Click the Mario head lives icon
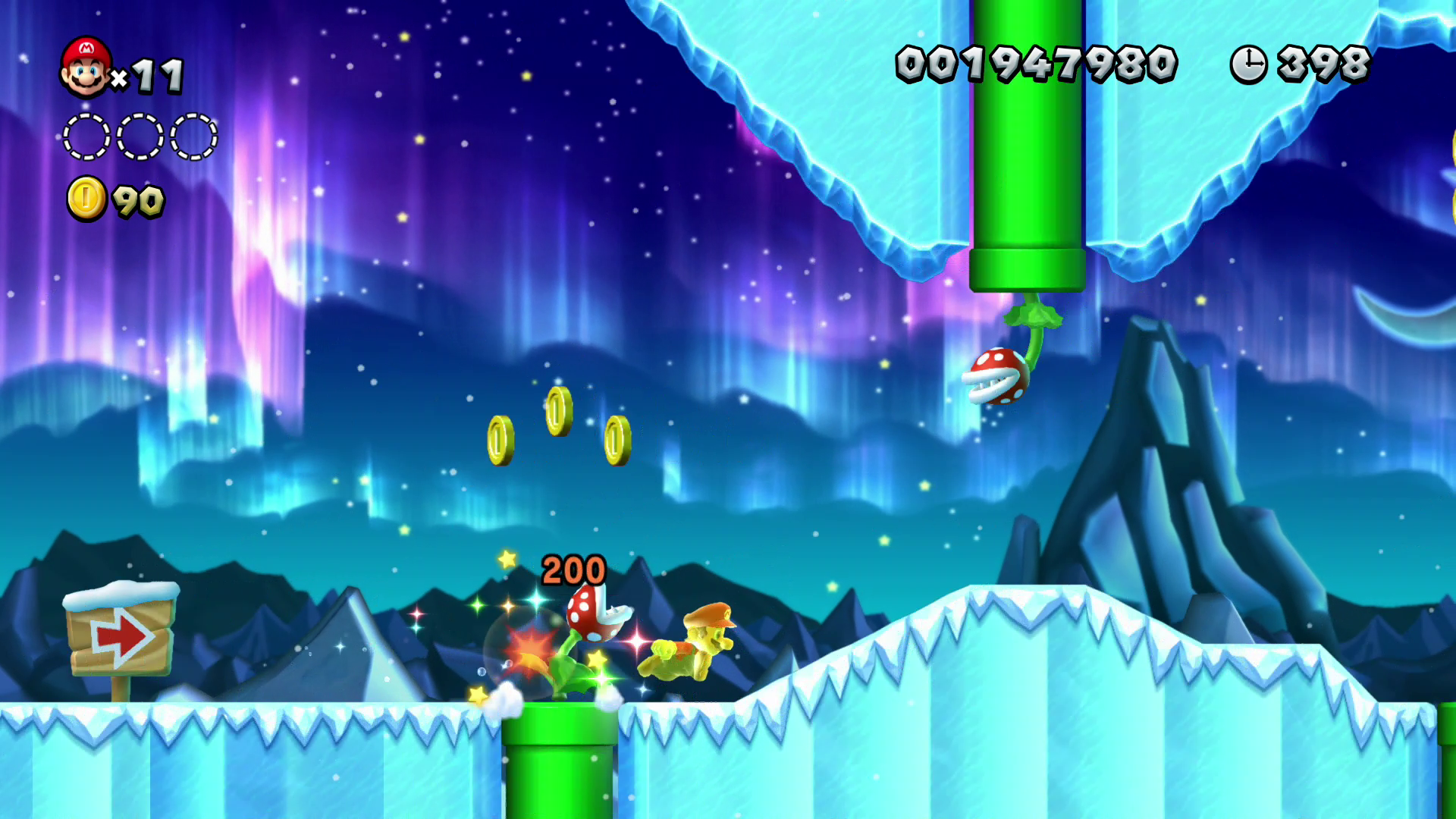This screenshot has width=1456, height=819. coord(86,67)
